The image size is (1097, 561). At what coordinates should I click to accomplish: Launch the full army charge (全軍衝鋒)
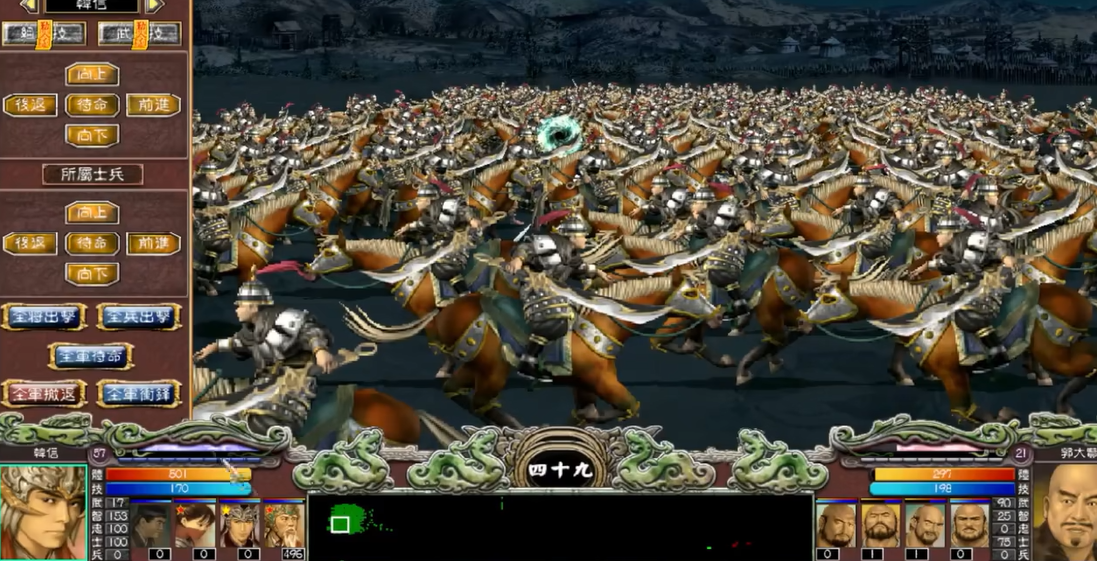[x=138, y=393]
